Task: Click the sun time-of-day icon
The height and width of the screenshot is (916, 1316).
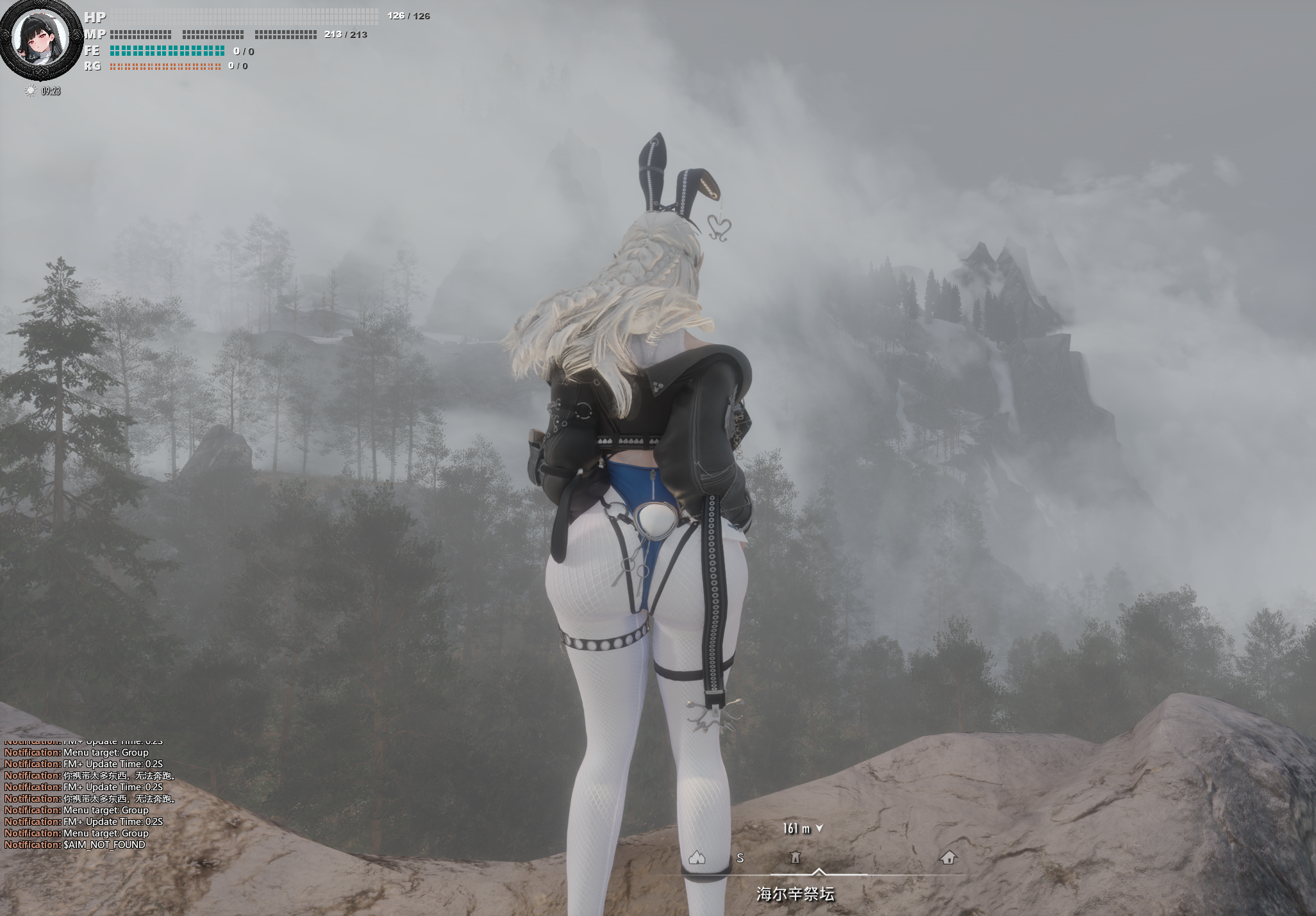Action: pos(30,91)
